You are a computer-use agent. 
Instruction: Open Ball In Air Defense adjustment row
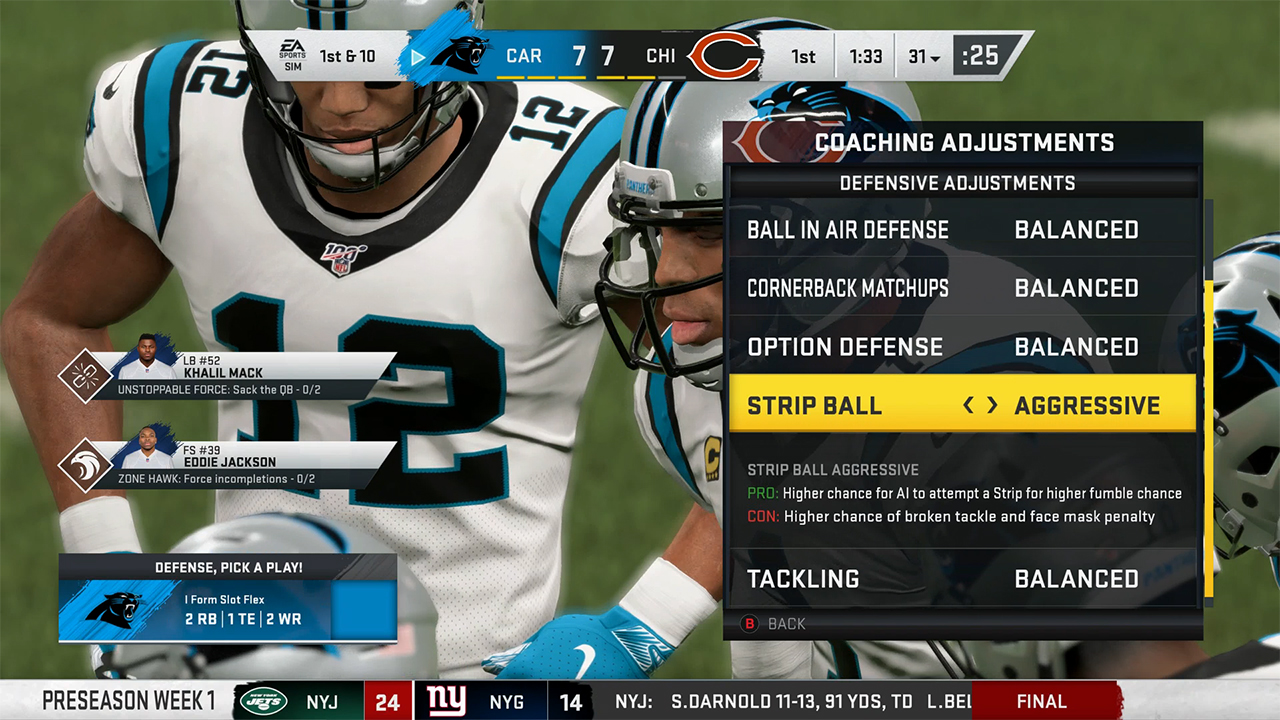pos(962,230)
